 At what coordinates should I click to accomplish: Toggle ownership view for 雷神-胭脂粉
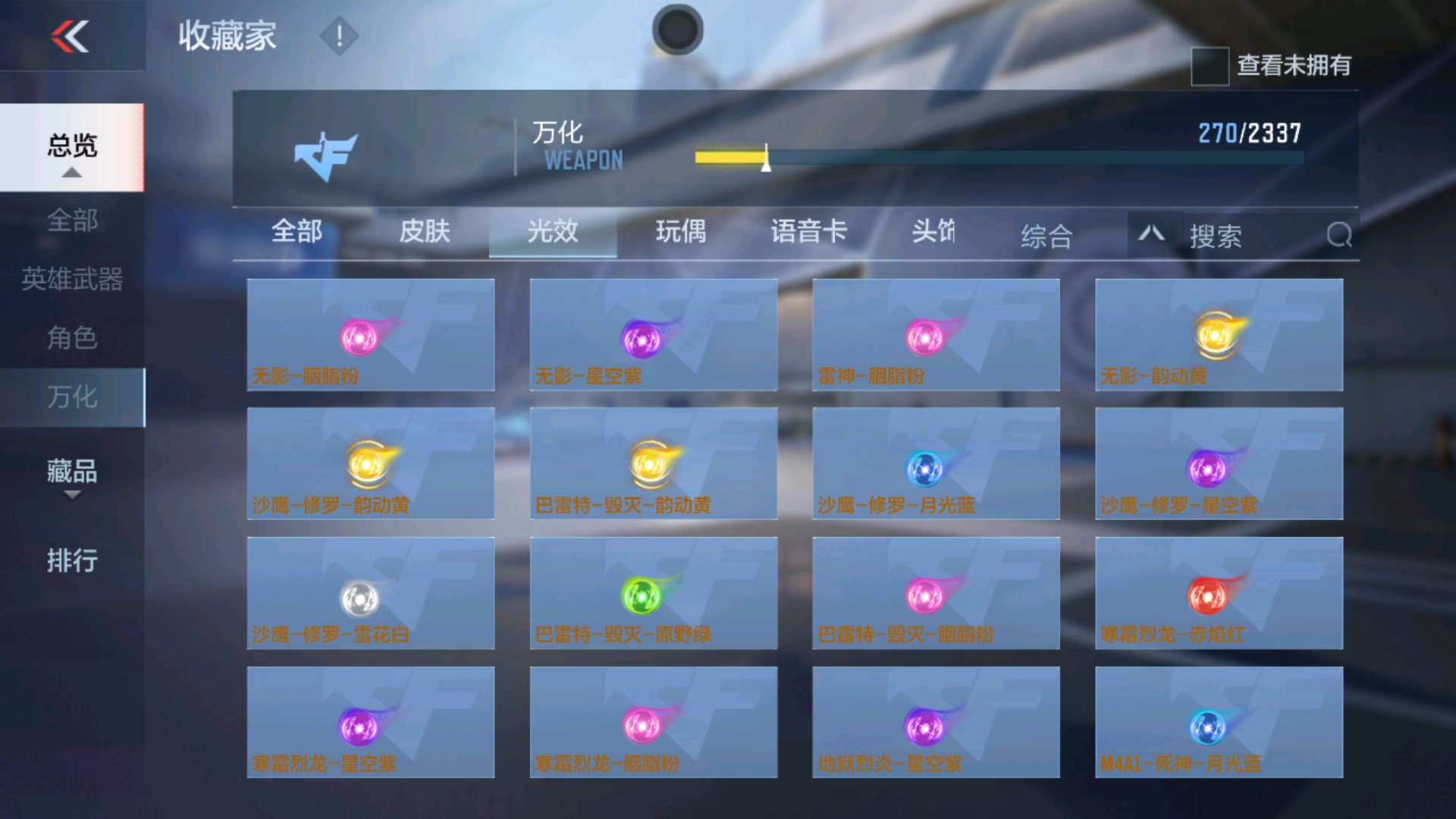tap(935, 334)
